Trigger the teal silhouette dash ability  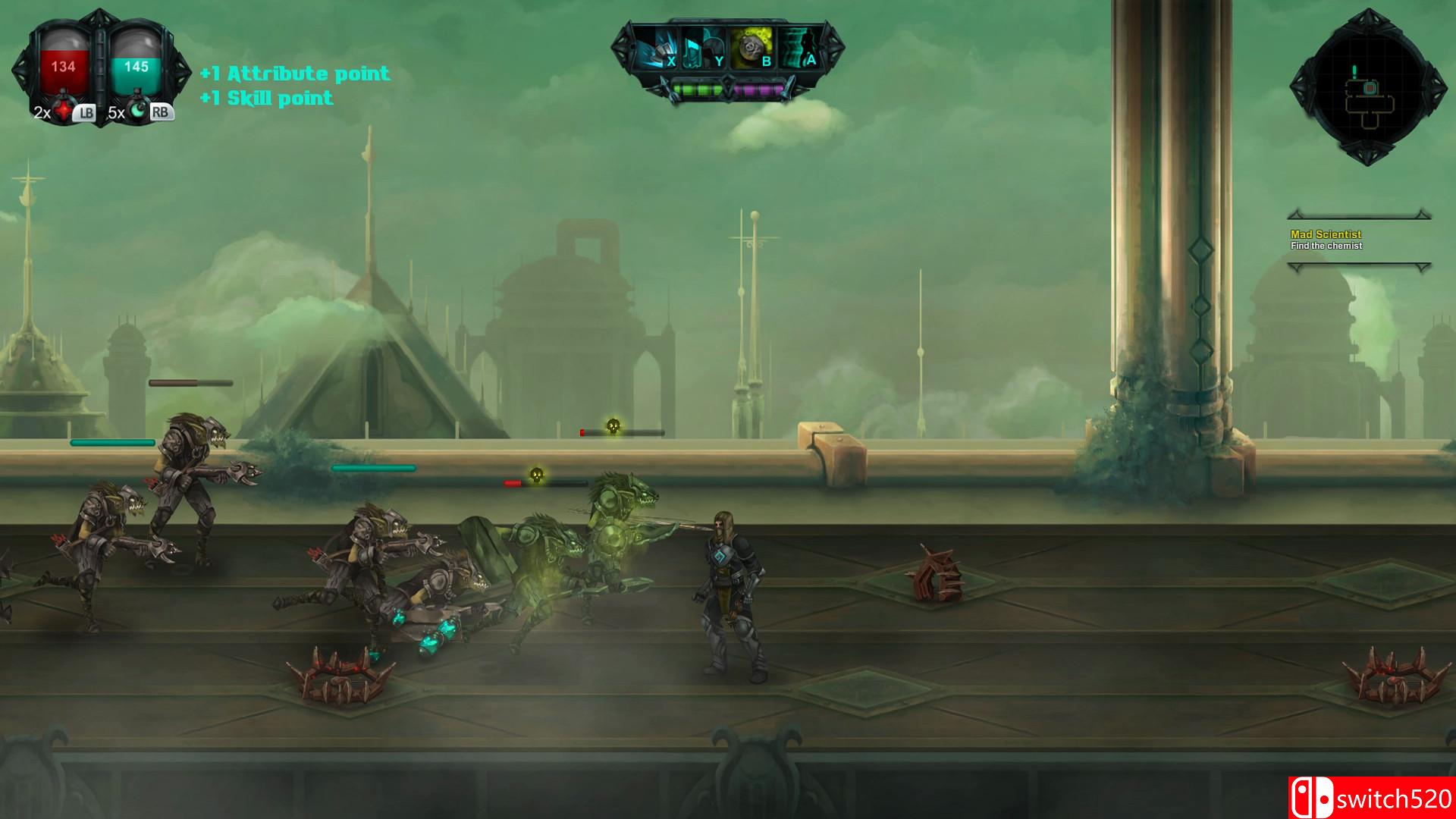(x=799, y=48)
